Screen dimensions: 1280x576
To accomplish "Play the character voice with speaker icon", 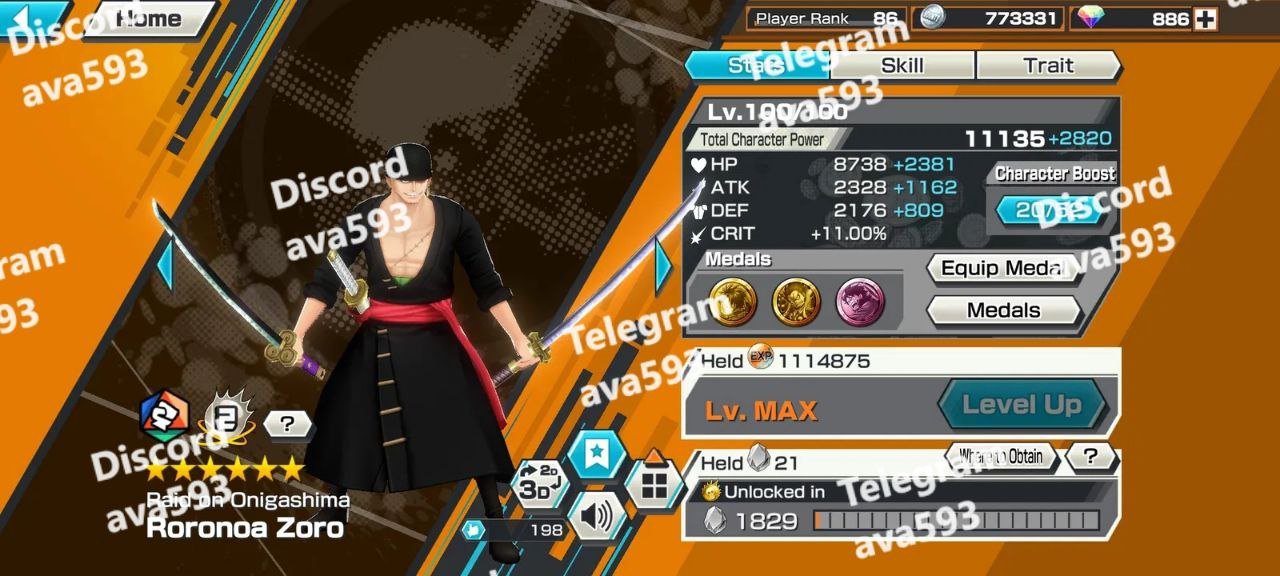I will [596, 516].
